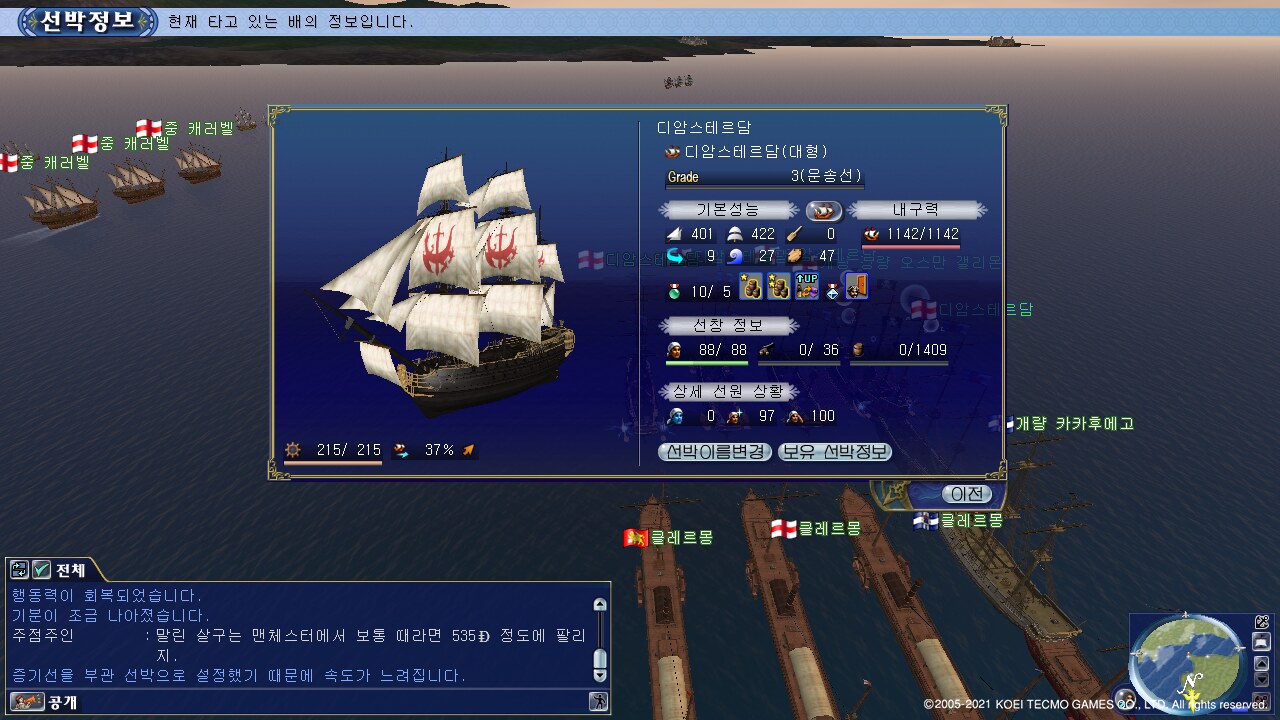Click the character portrait bubble by minimap
This screenshot has width=1280, height=720.
click(x=1125, y=698)
